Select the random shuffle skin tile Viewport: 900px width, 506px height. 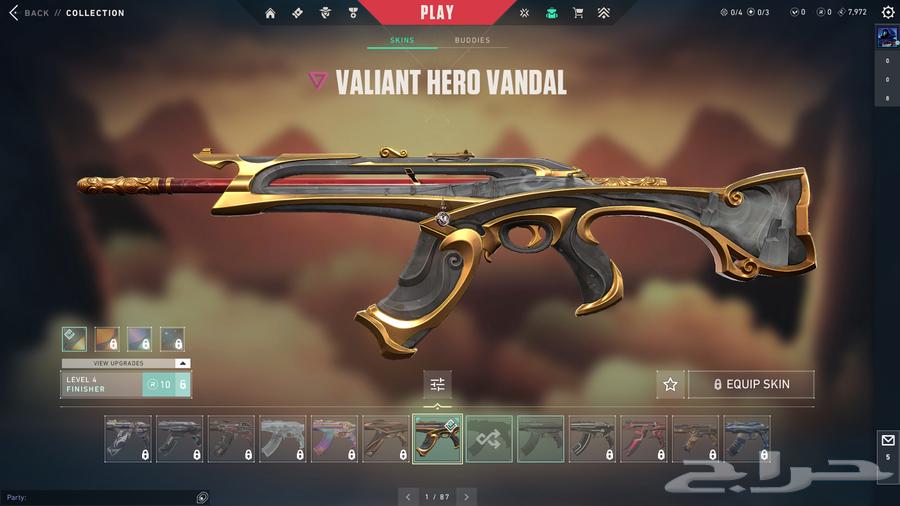489,439
